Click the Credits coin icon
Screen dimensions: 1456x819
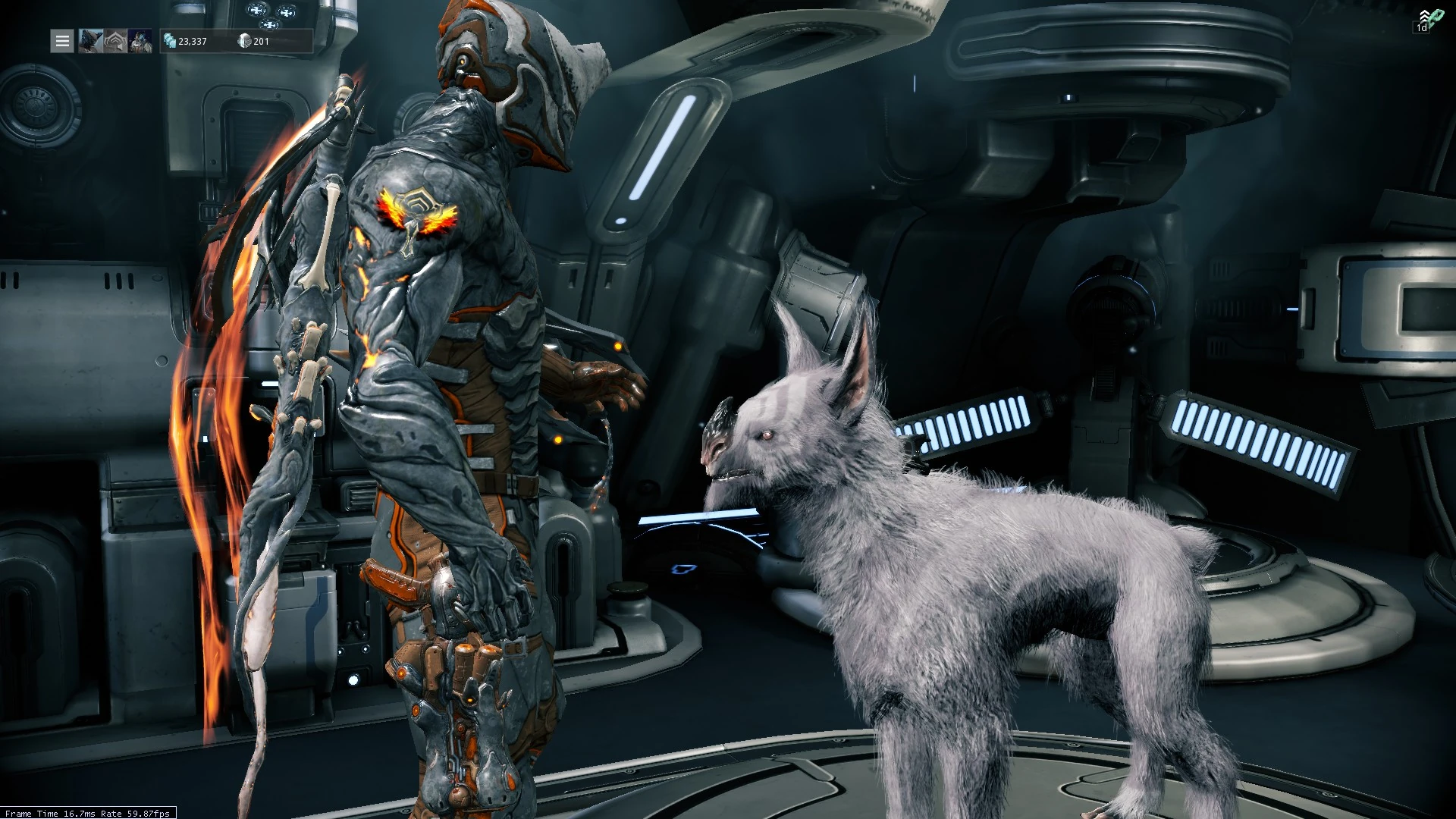pyautogui.click(x=245, y=42)
